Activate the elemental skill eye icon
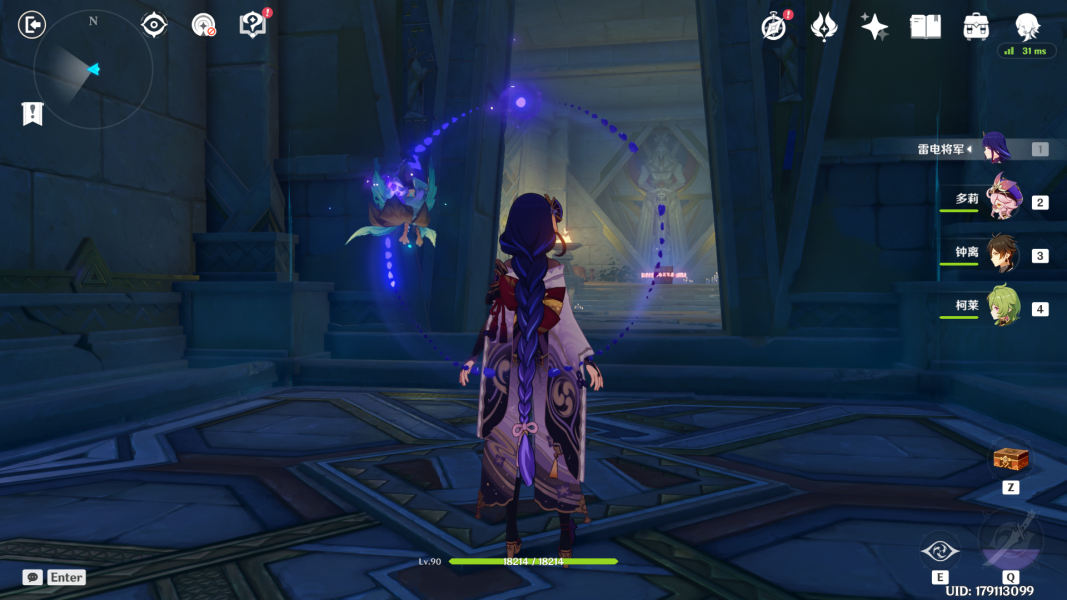This screenshot has height=600, width=1067. point(940,549)
